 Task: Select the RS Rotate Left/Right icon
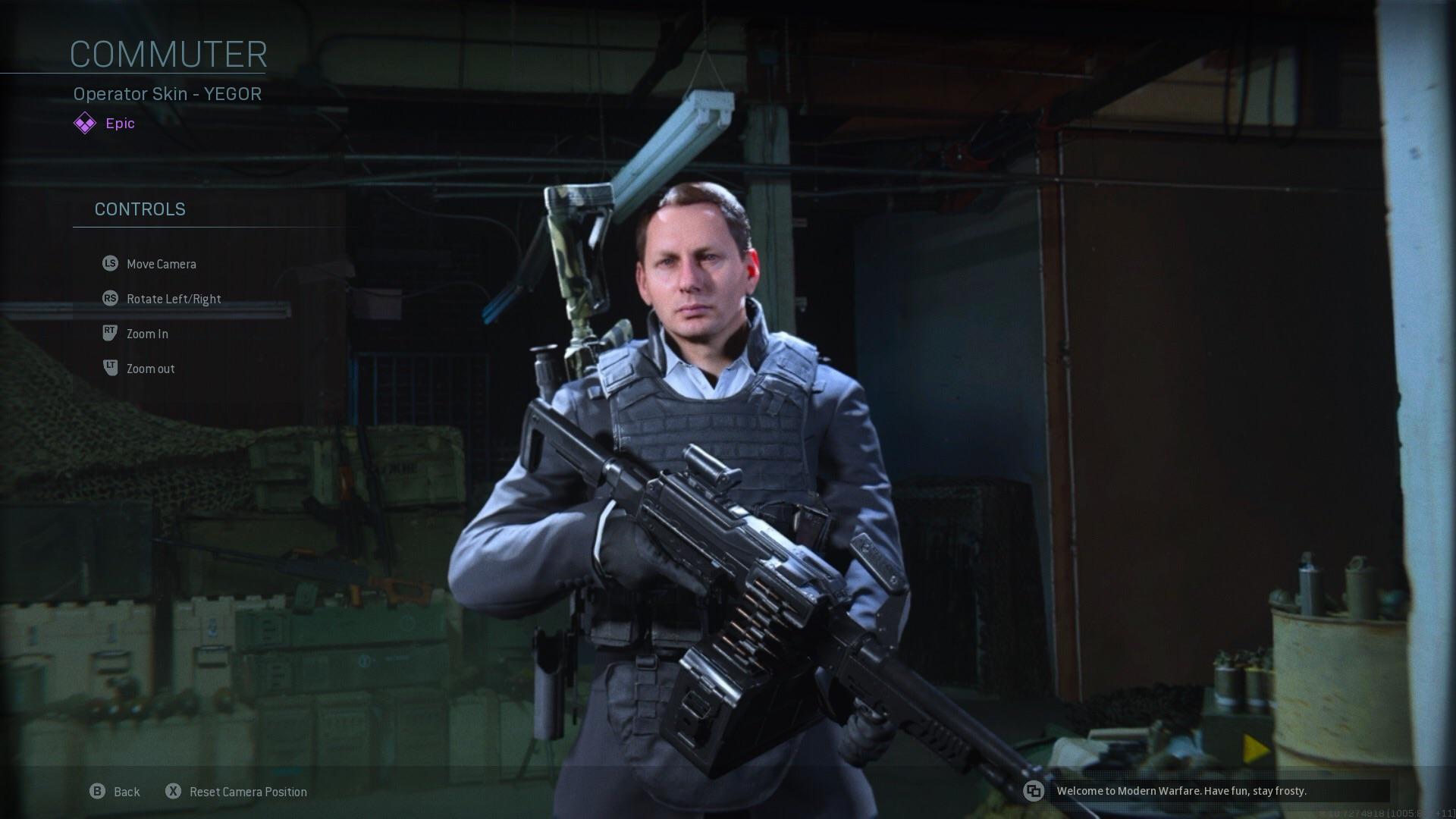(x=109, y=298)
